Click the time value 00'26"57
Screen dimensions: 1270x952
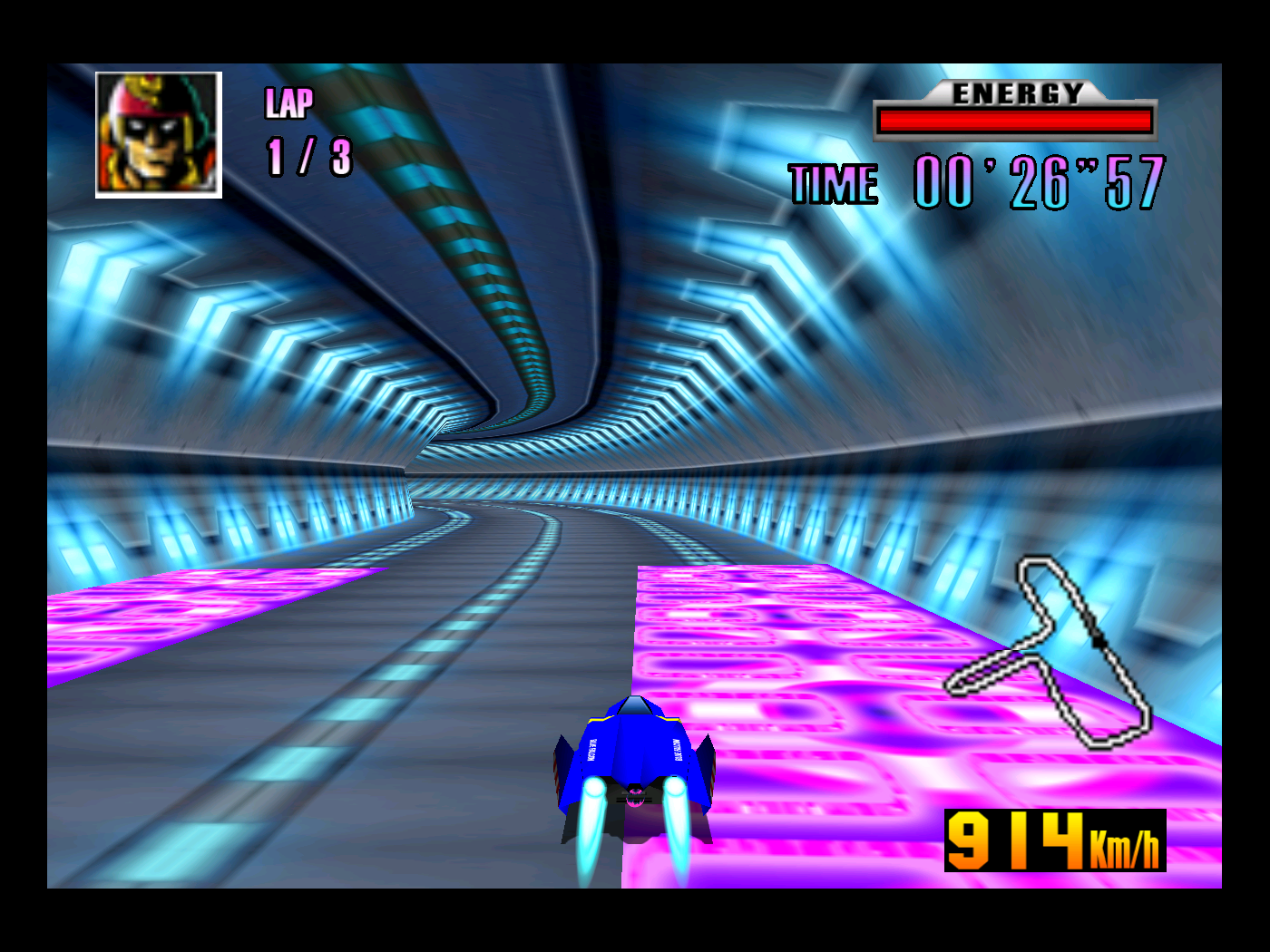1039,182
